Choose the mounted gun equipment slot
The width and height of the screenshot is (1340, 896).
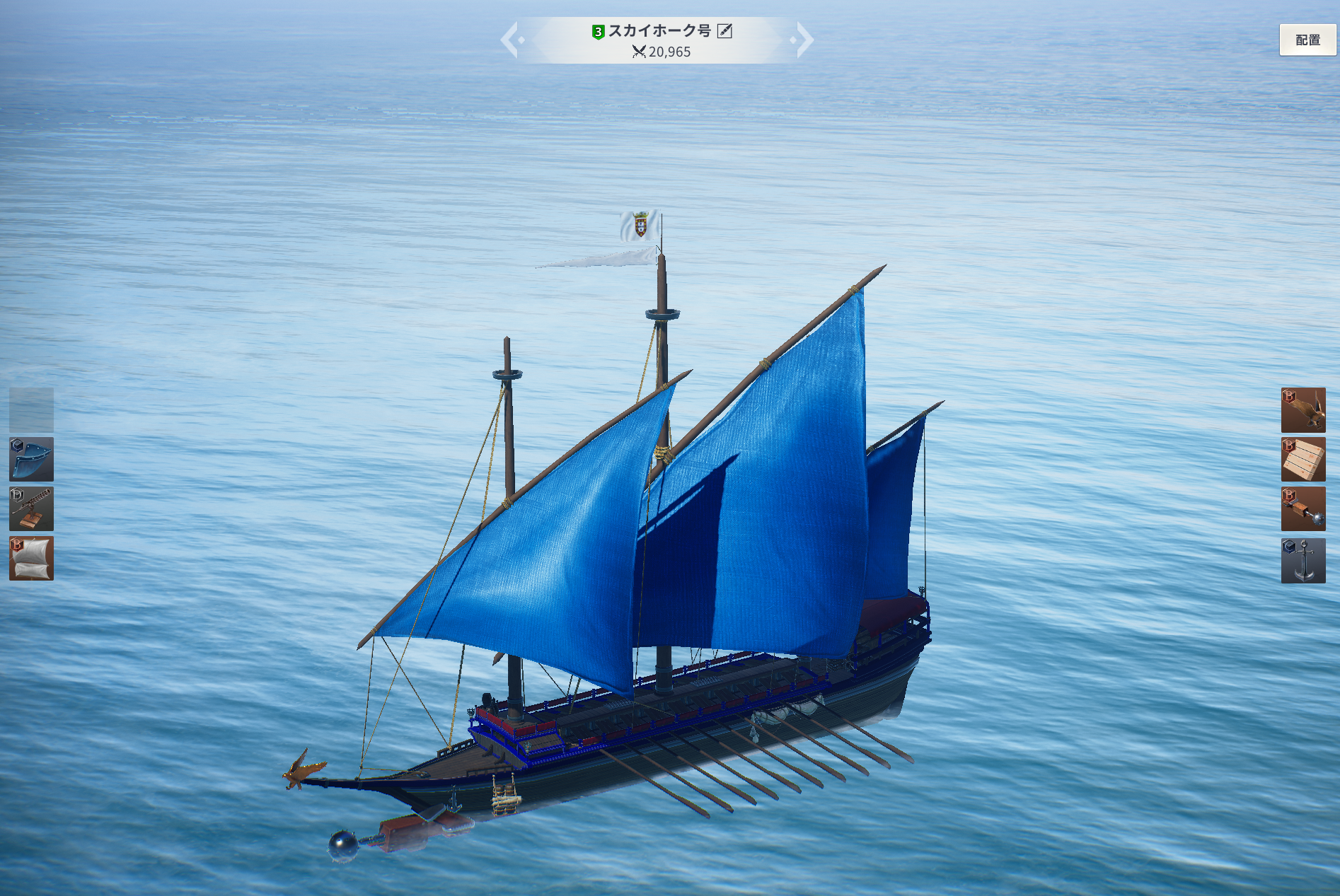point(31,508)
